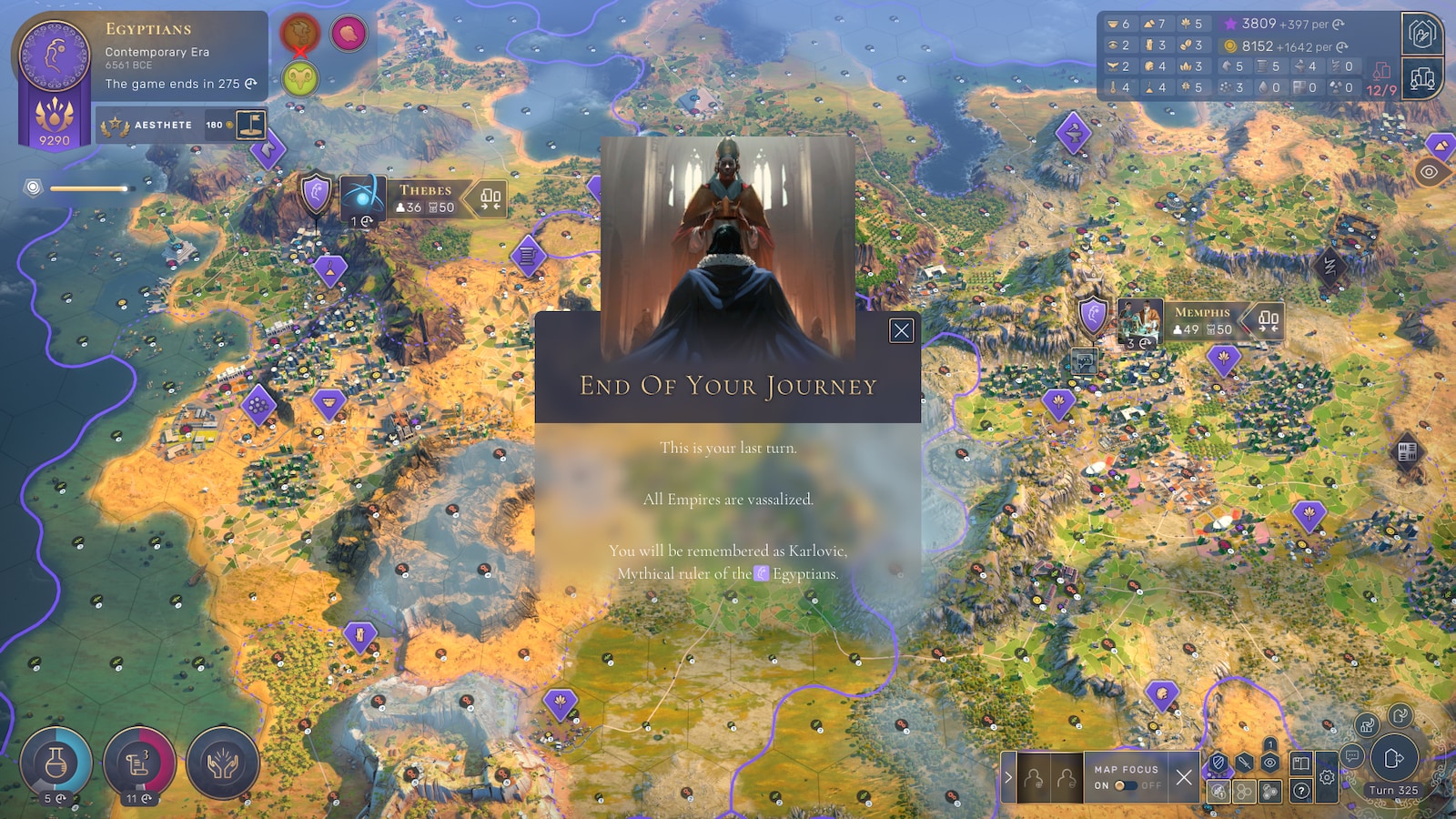Select the Thebes city banner
The image size is (1456, 819).
(x=425, y=198)
